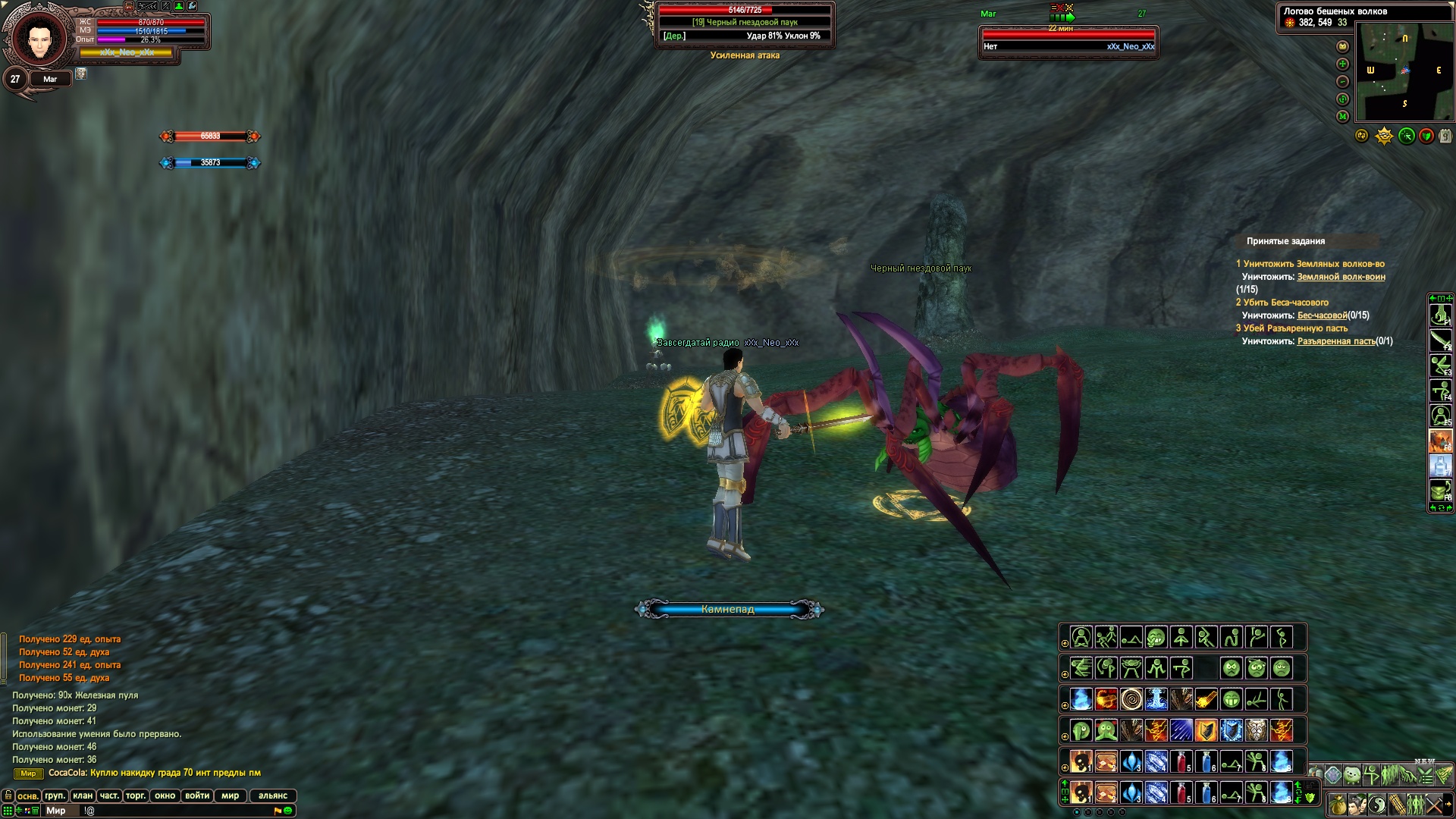This screenshot has width=1456, height=819.
Task: Open the yin-yang skills menu icon
Action: tap(1377, 805)
